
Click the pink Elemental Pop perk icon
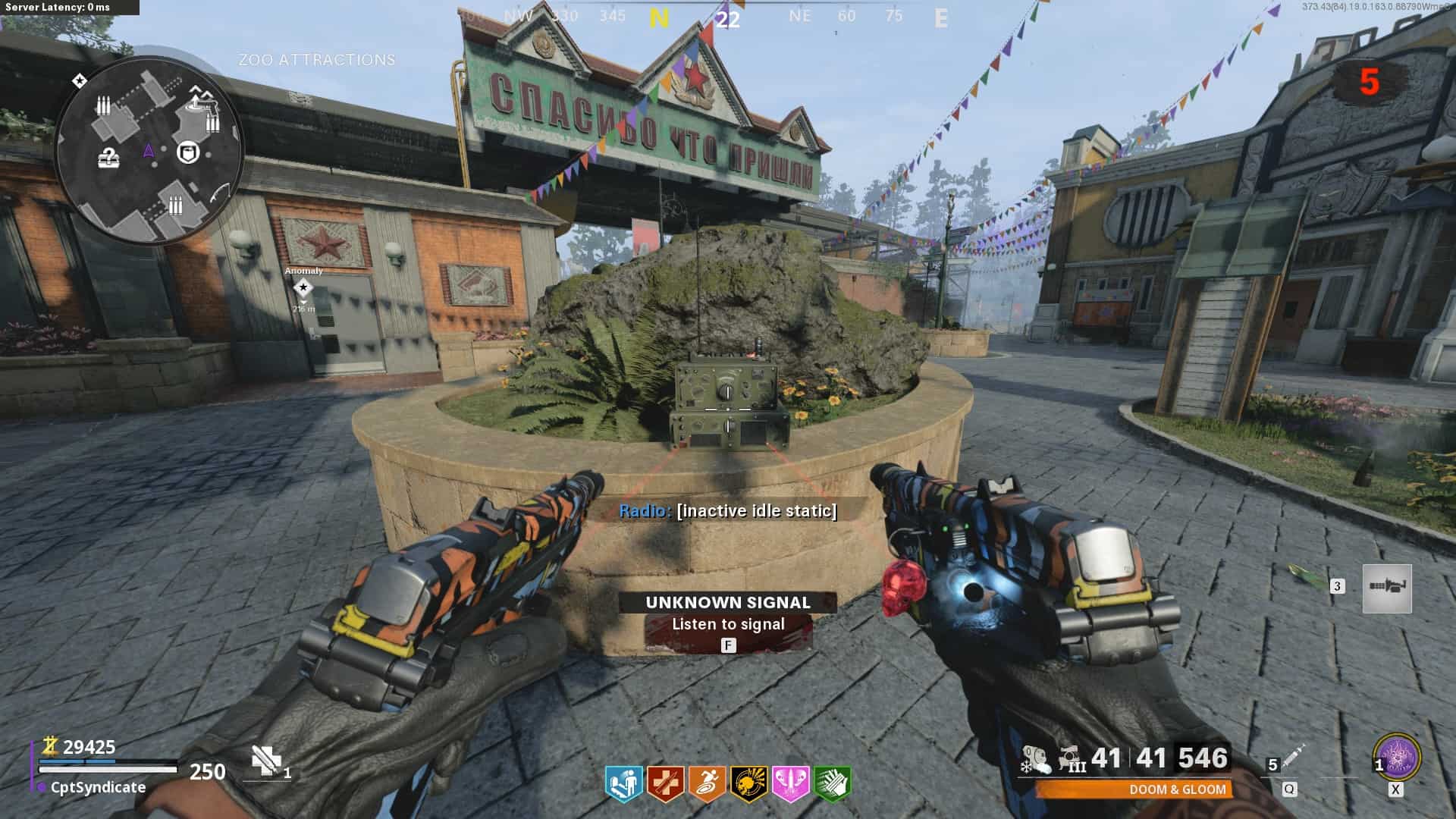click(x=790, y=784)
